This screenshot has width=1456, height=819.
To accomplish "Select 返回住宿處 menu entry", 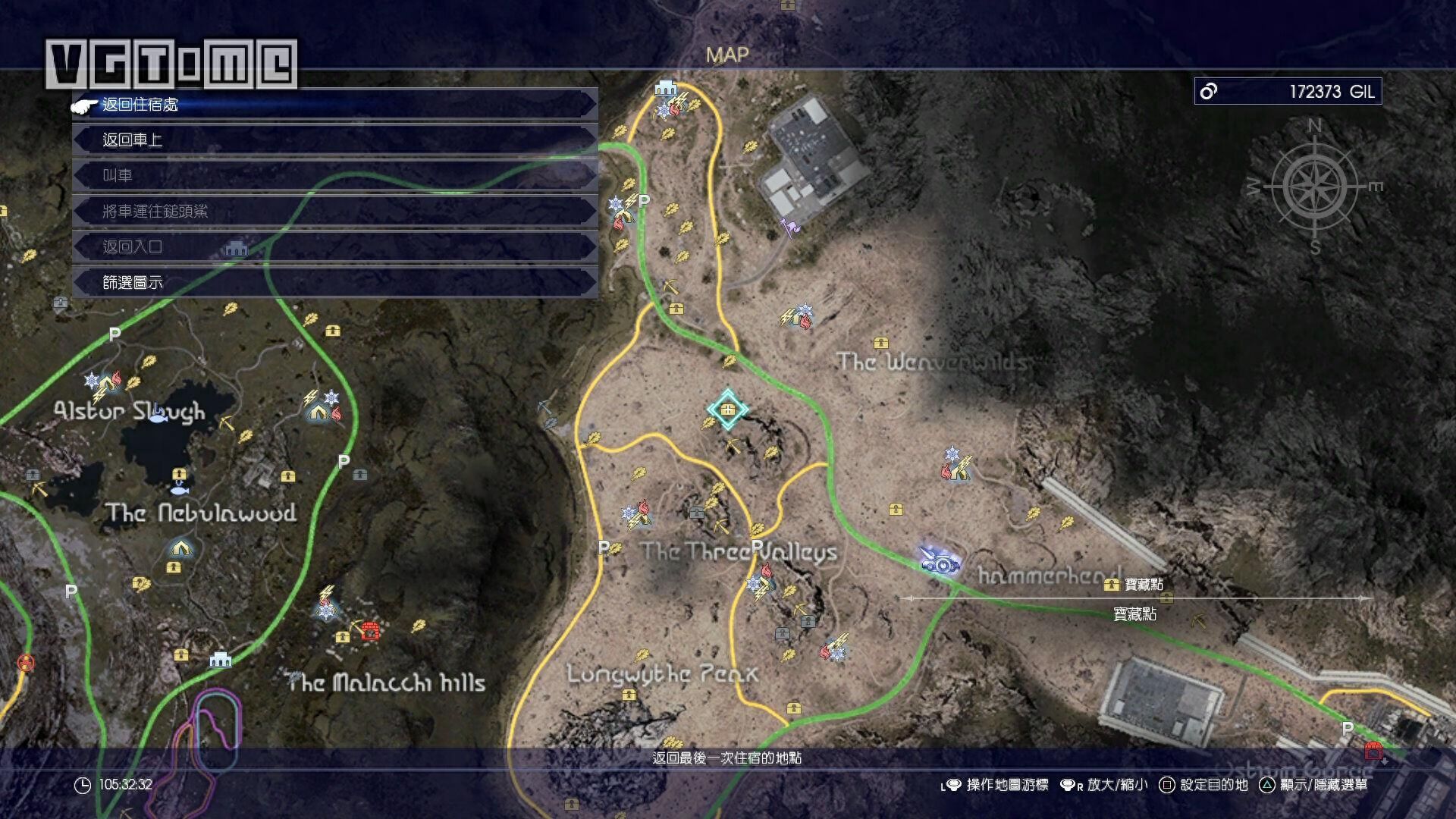I will click(x=334, y=105).
